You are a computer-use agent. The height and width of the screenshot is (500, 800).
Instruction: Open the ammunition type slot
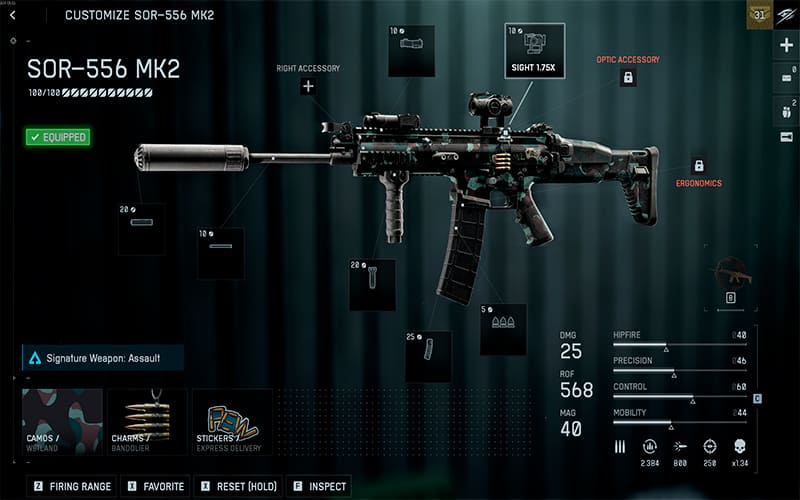tap(503, 329)
